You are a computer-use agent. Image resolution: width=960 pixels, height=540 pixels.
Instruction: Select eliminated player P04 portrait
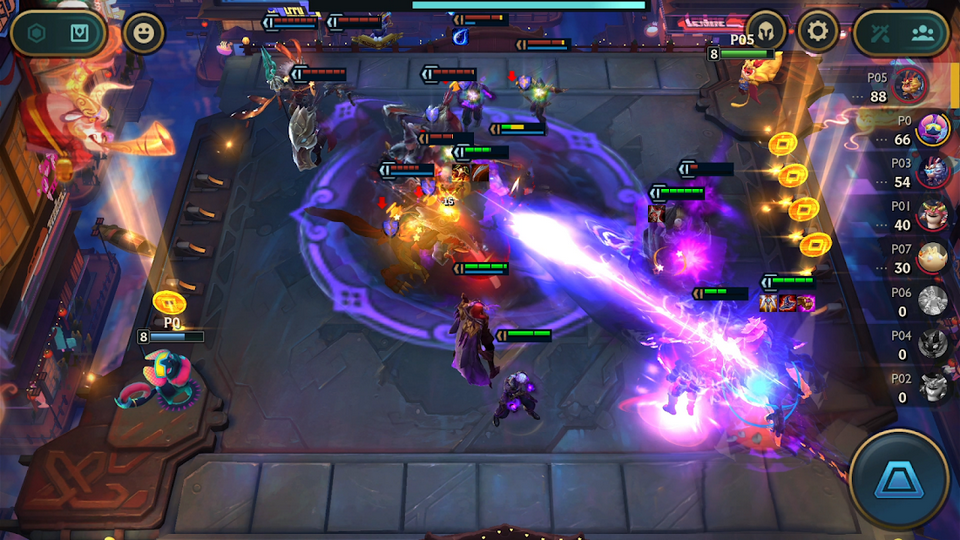[932, 343]
